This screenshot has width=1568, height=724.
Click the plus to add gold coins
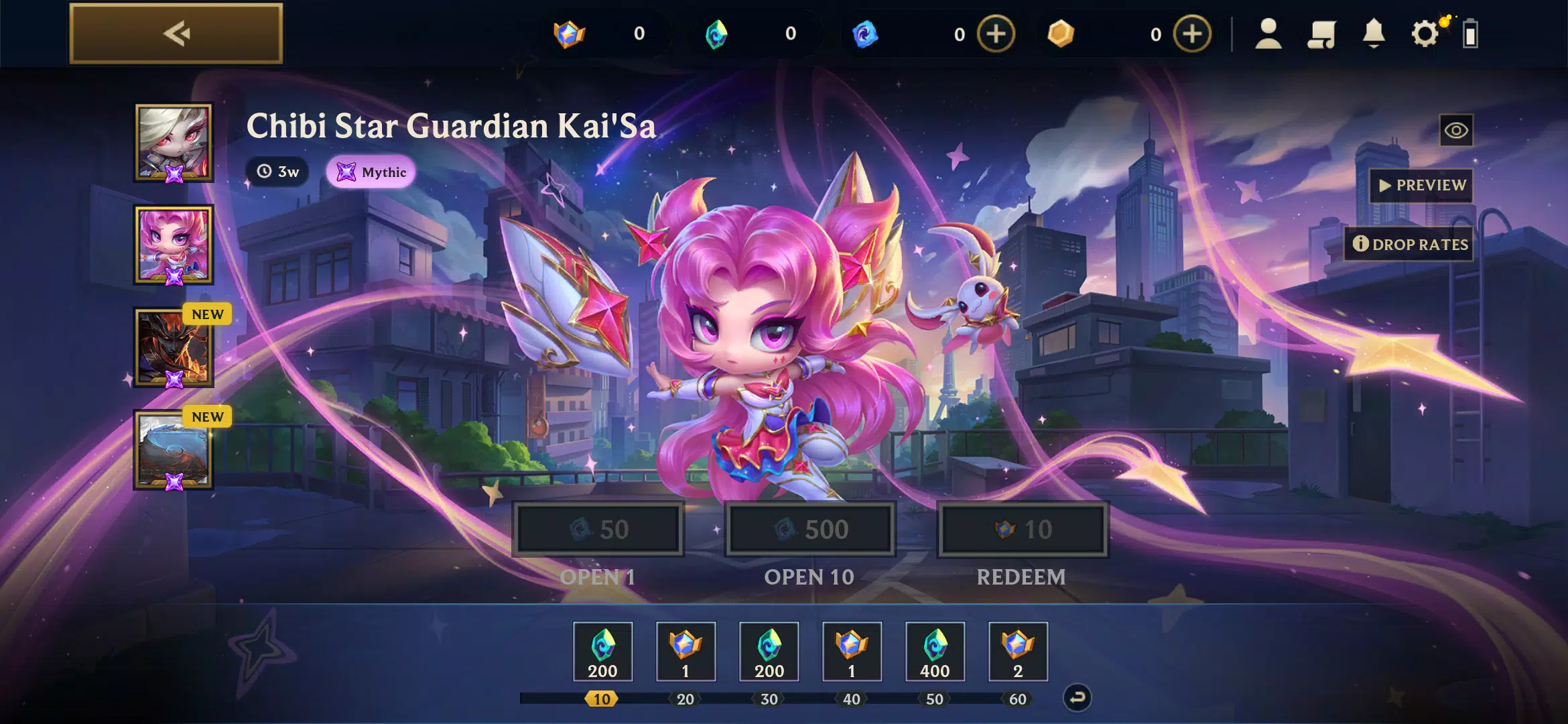pos(1192,35)
